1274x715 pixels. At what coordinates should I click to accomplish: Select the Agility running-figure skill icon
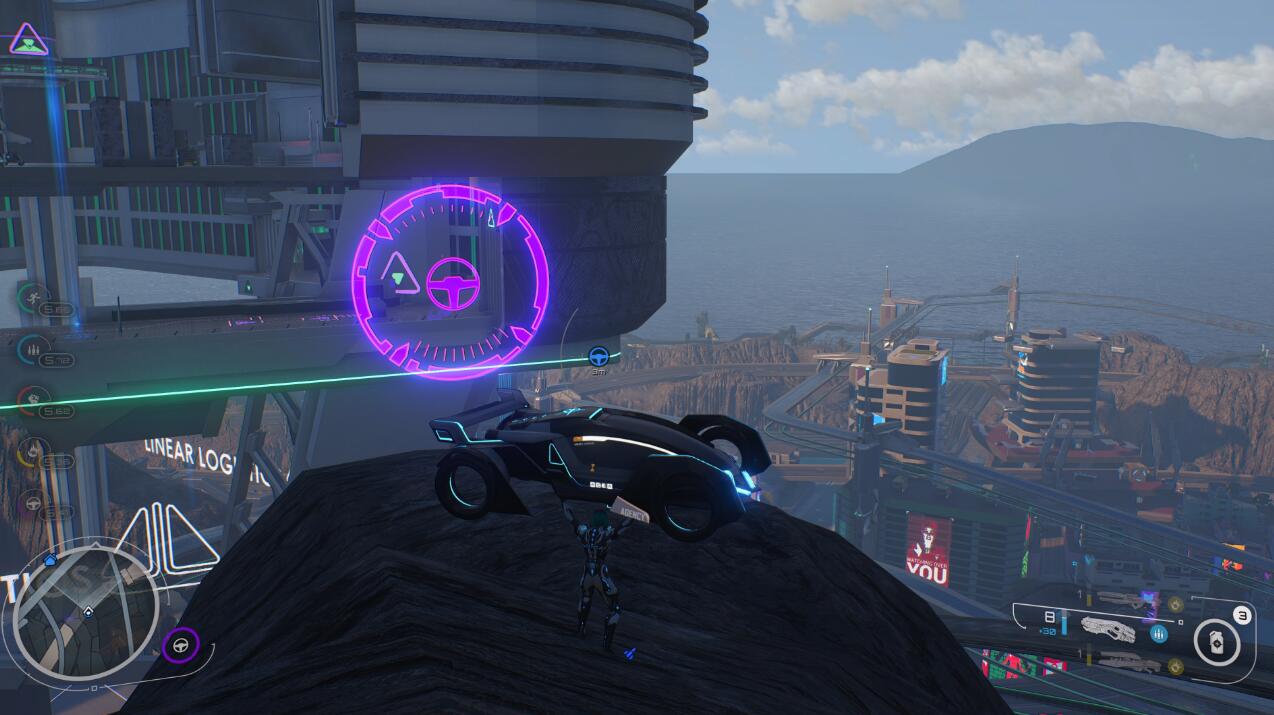click(32, 296)
